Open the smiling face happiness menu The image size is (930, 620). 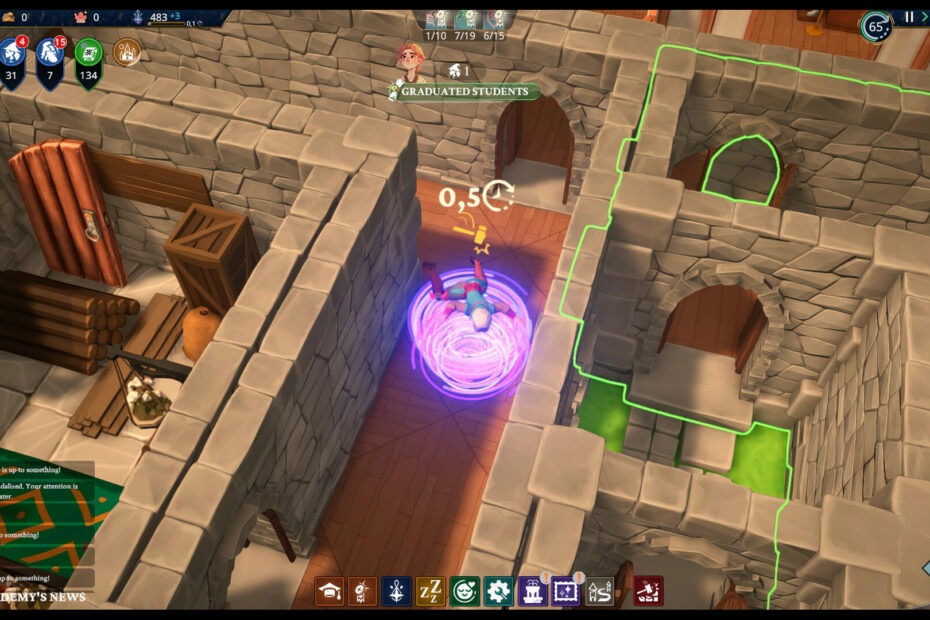(464, 591)
